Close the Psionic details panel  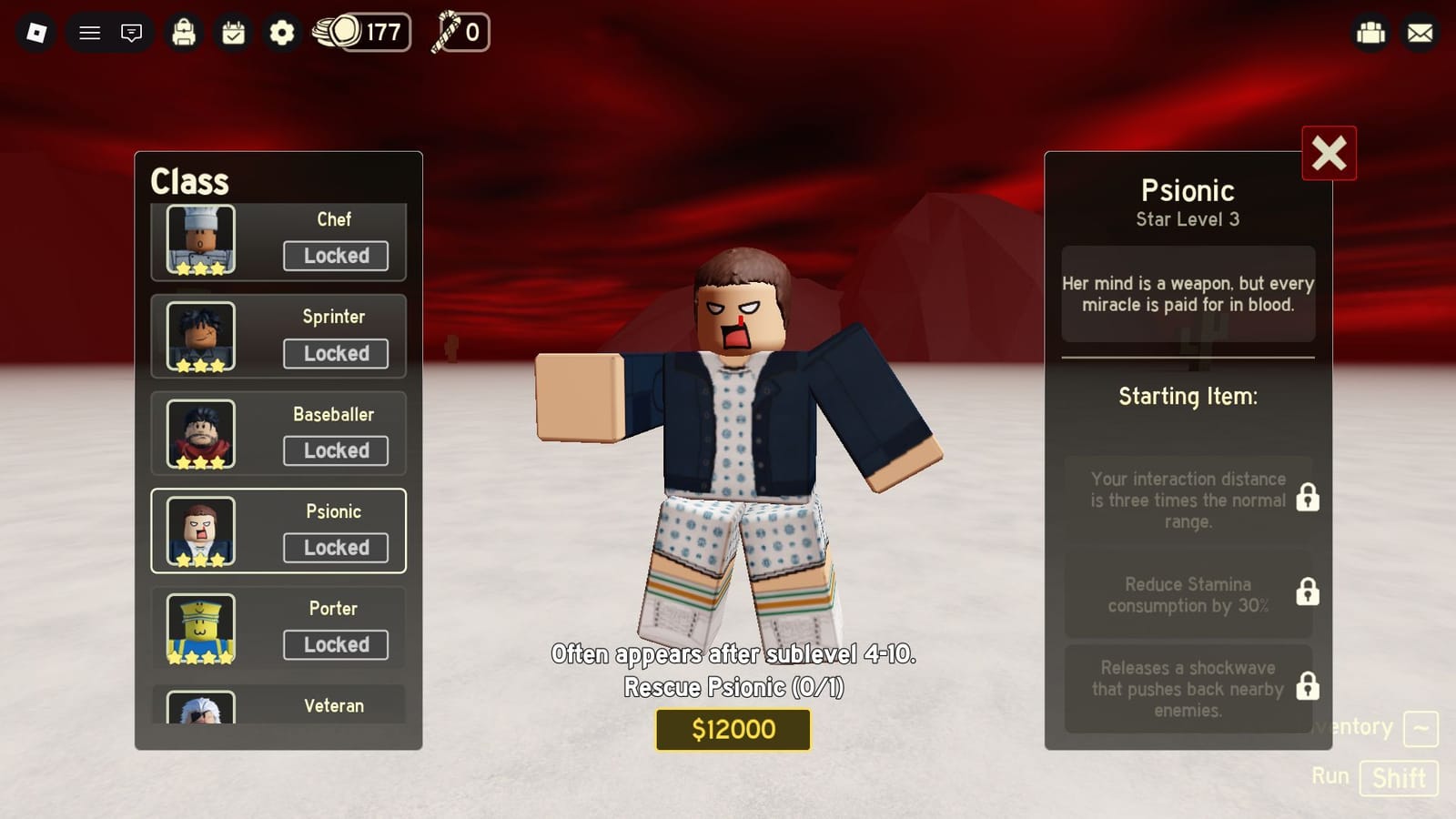click(x=1330, y=154)
